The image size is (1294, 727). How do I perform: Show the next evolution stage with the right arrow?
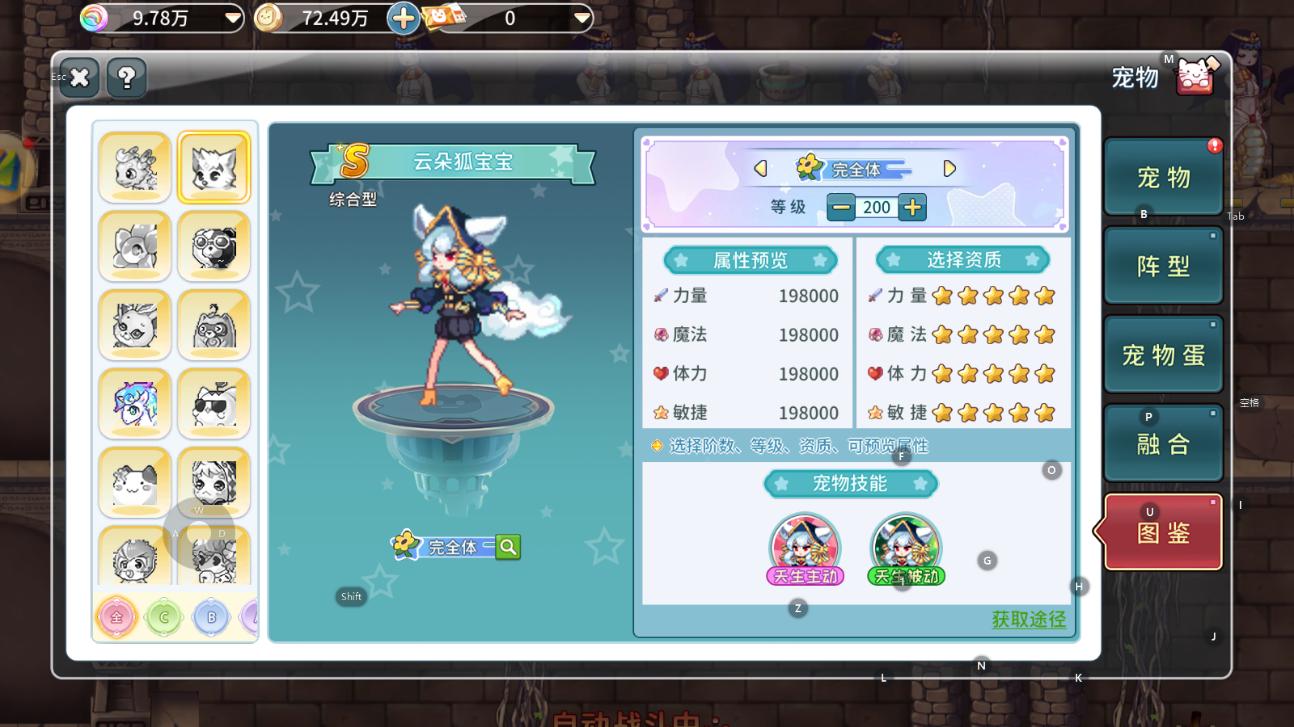pyautogui.click(x=949, y=169)
